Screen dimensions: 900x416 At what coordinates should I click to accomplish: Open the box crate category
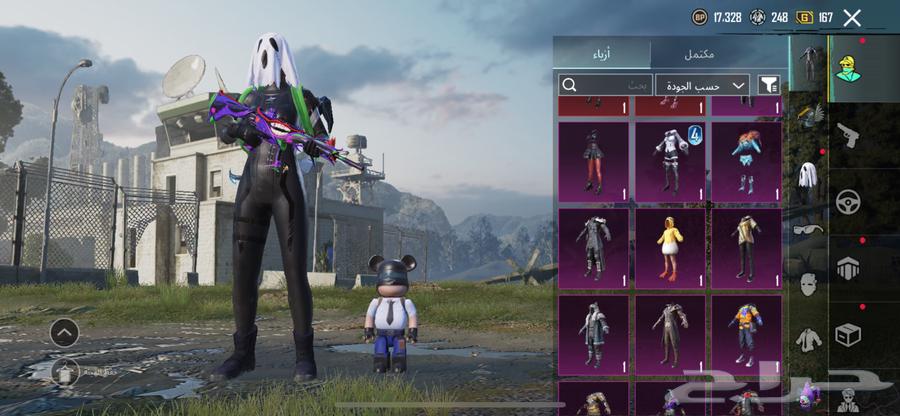tap(849, 335)
